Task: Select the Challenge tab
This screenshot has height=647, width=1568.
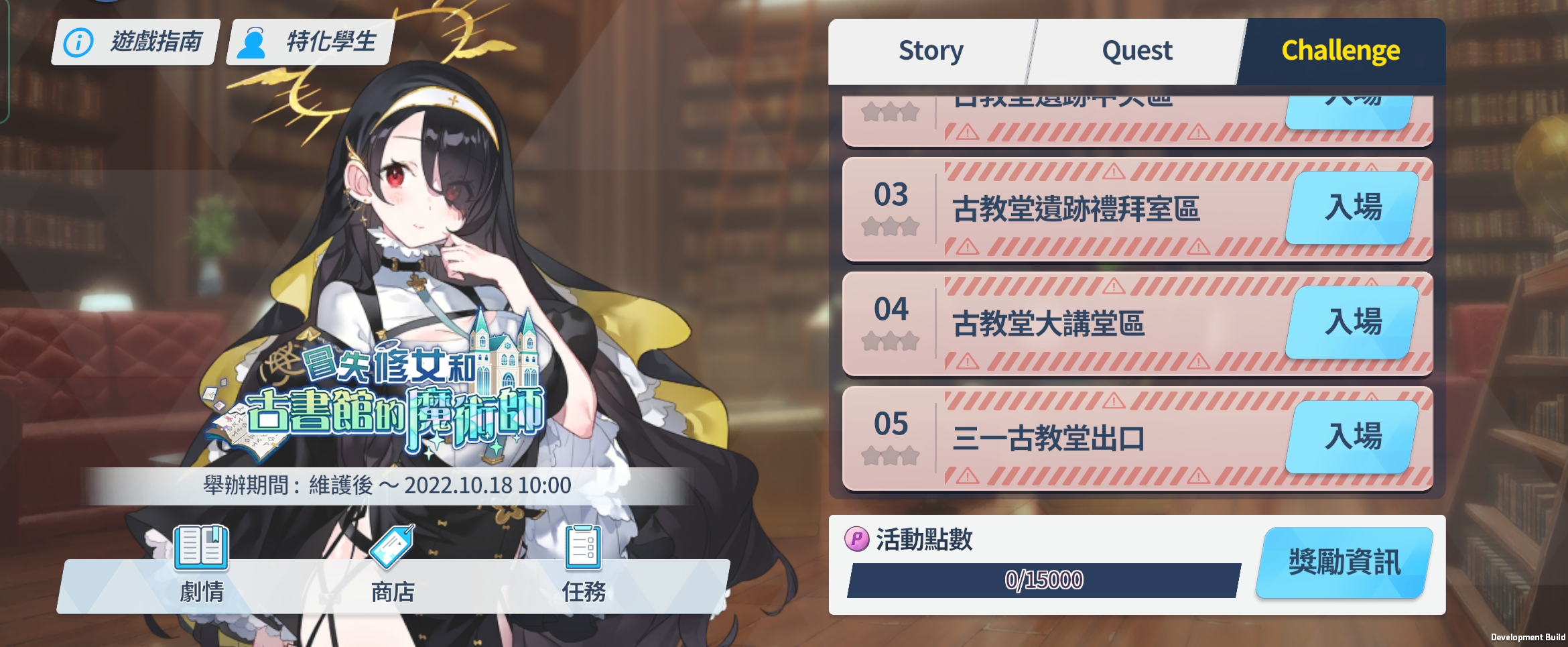Action: tap(1340, 51)
